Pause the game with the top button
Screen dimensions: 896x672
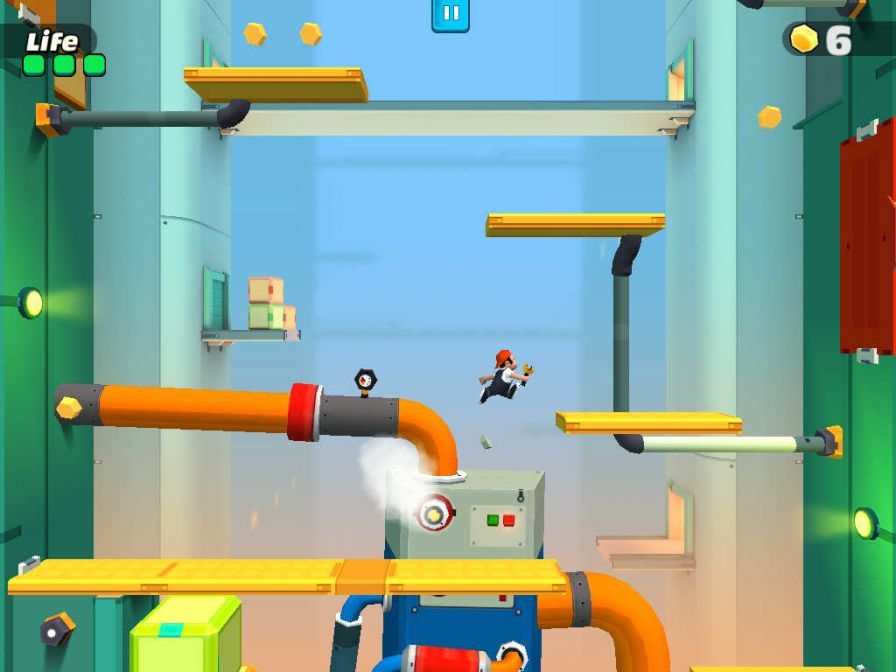click(450, 14)
